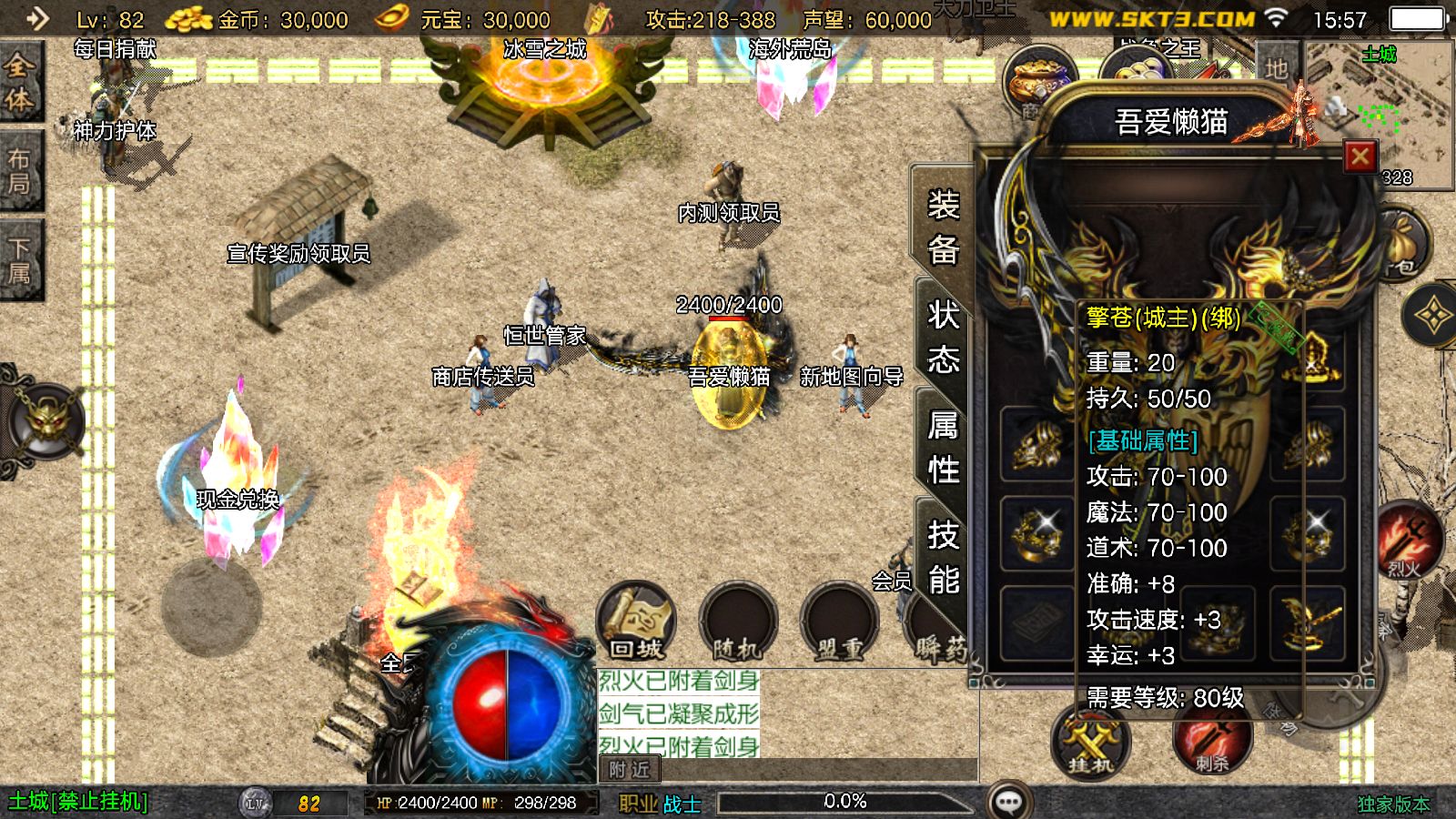
Task: Select the 下属 subordinates side tab
Action: 19,260
